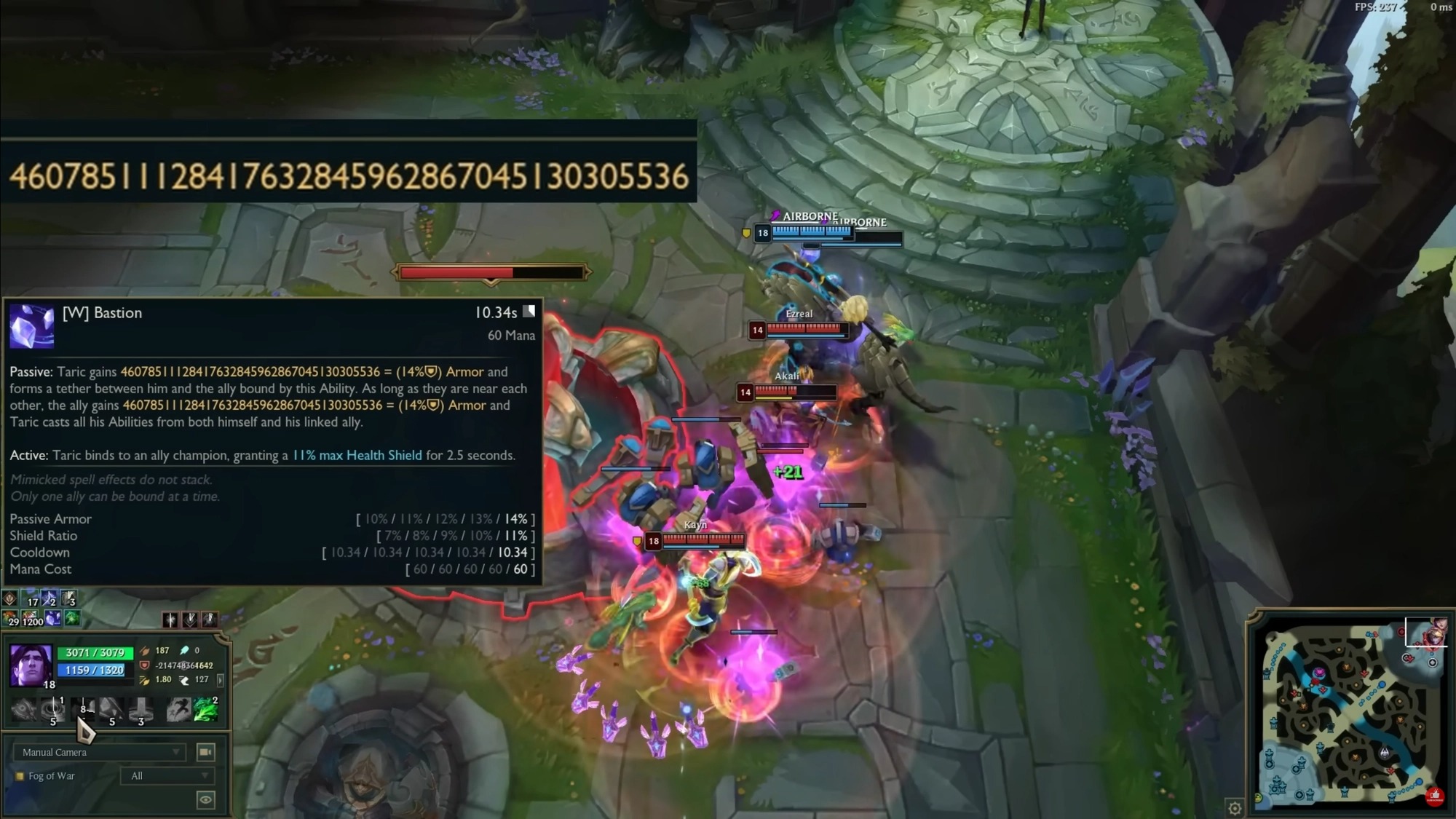Select Taric's champion portrait
Image resolution: width=1456 pixels, height=819 pixels.
pyautogui.click(x=31, y=665)
